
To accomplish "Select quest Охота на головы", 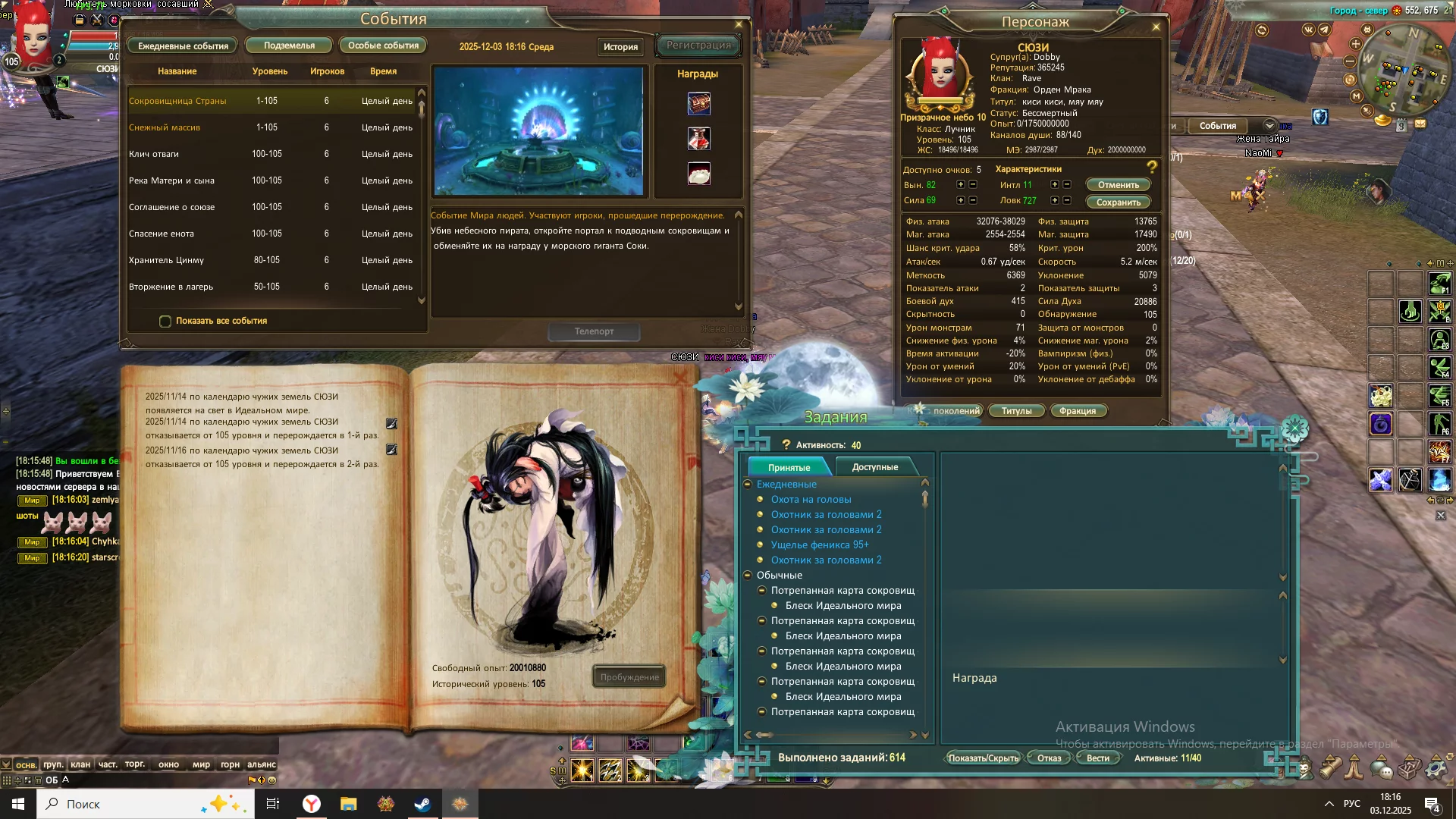I will [811, 499].
